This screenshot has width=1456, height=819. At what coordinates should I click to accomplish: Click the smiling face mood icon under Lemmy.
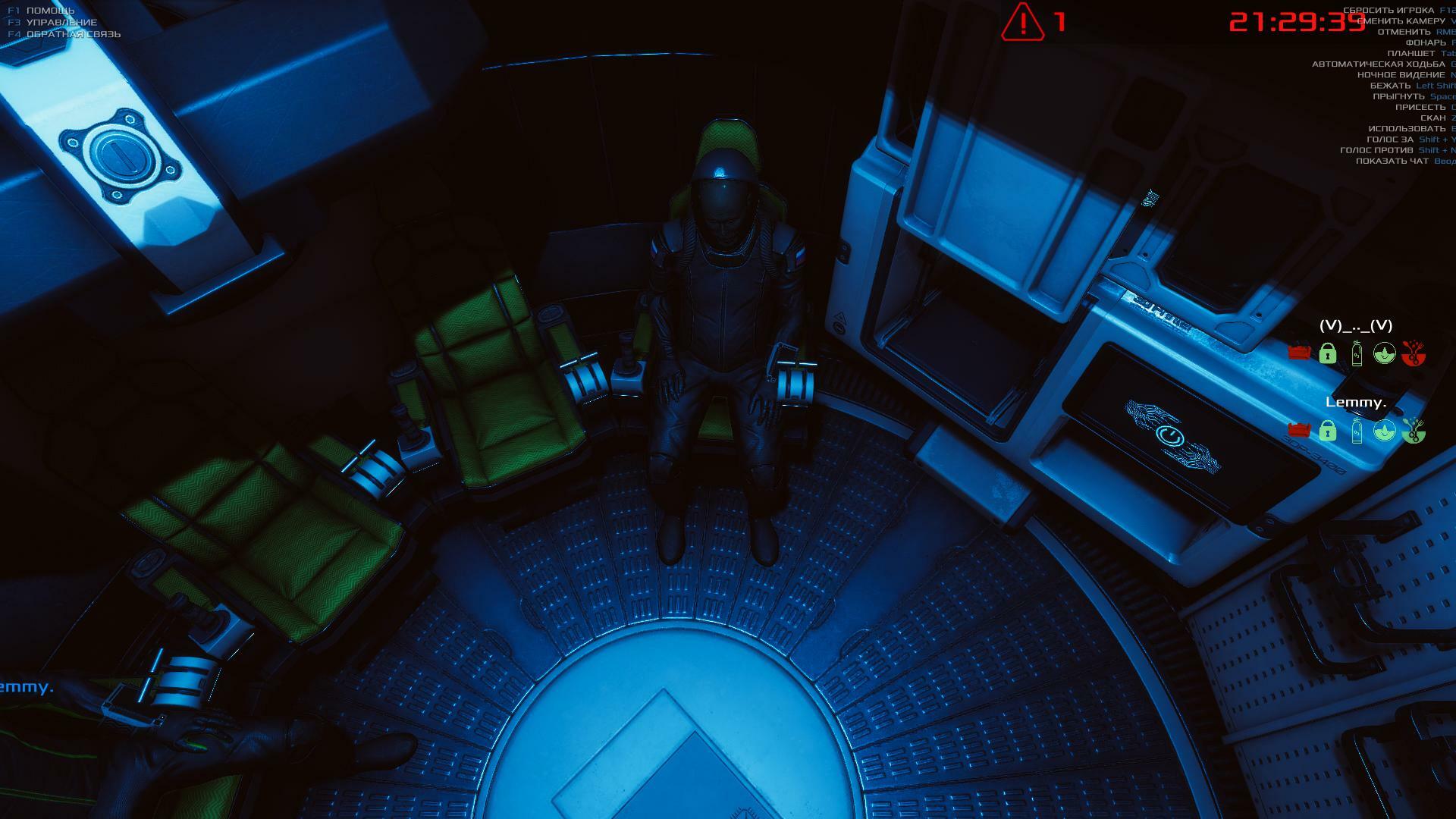(x=1385, y=431)
